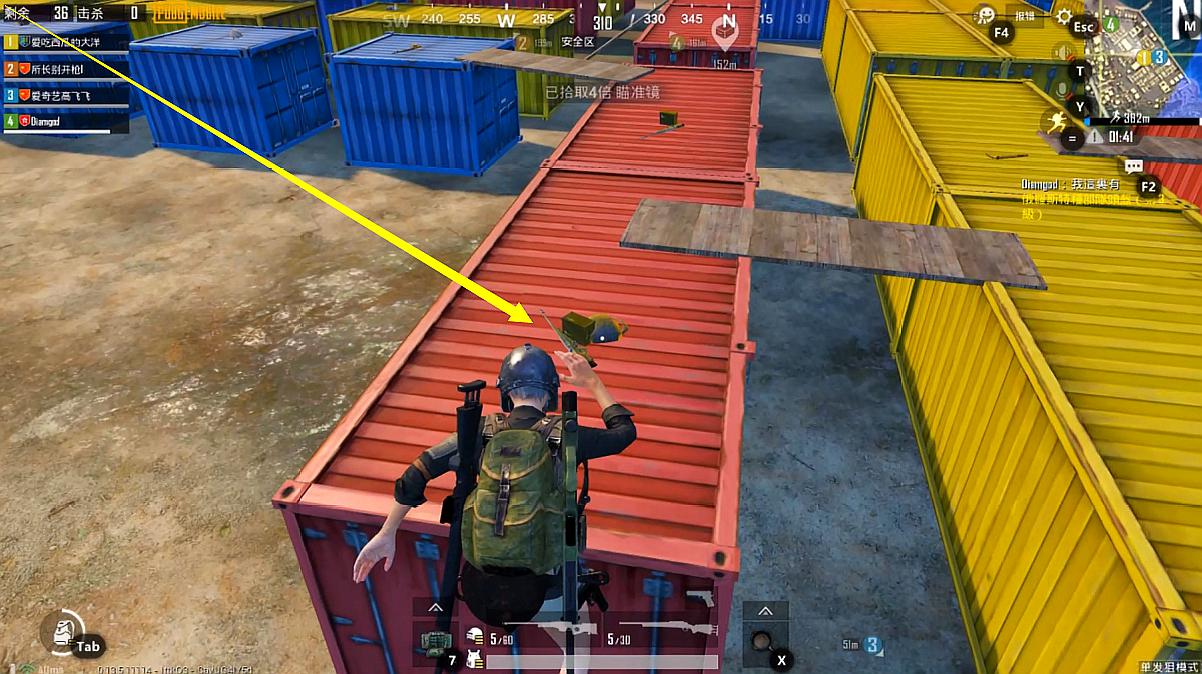Screen dimensions: 1202x674
Task: Open the chat speech bubble icon
Action: (x=1133, y=166)
